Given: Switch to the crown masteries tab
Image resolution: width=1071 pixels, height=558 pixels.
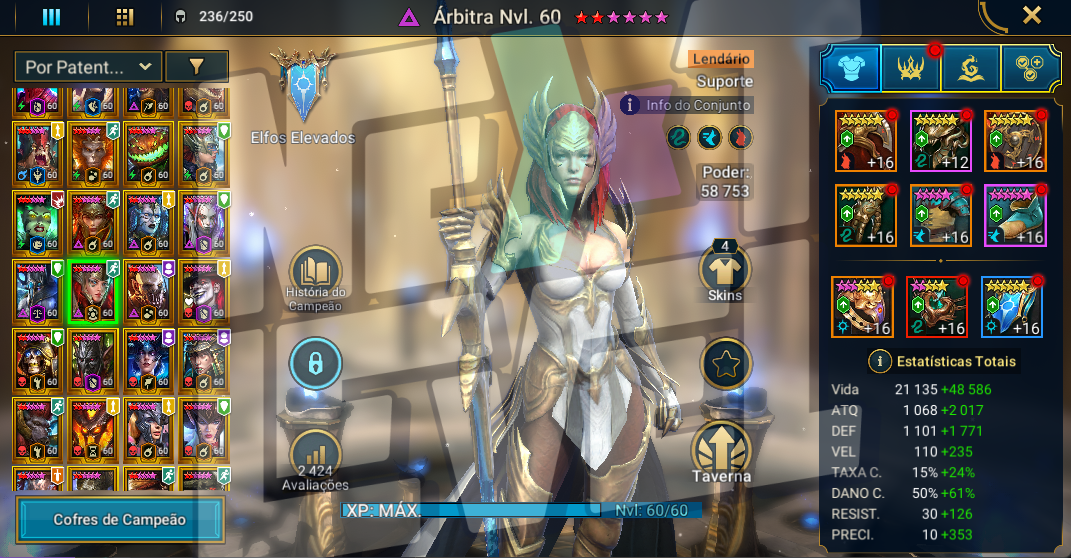Looking at the screenshot, I should [911, 69].
